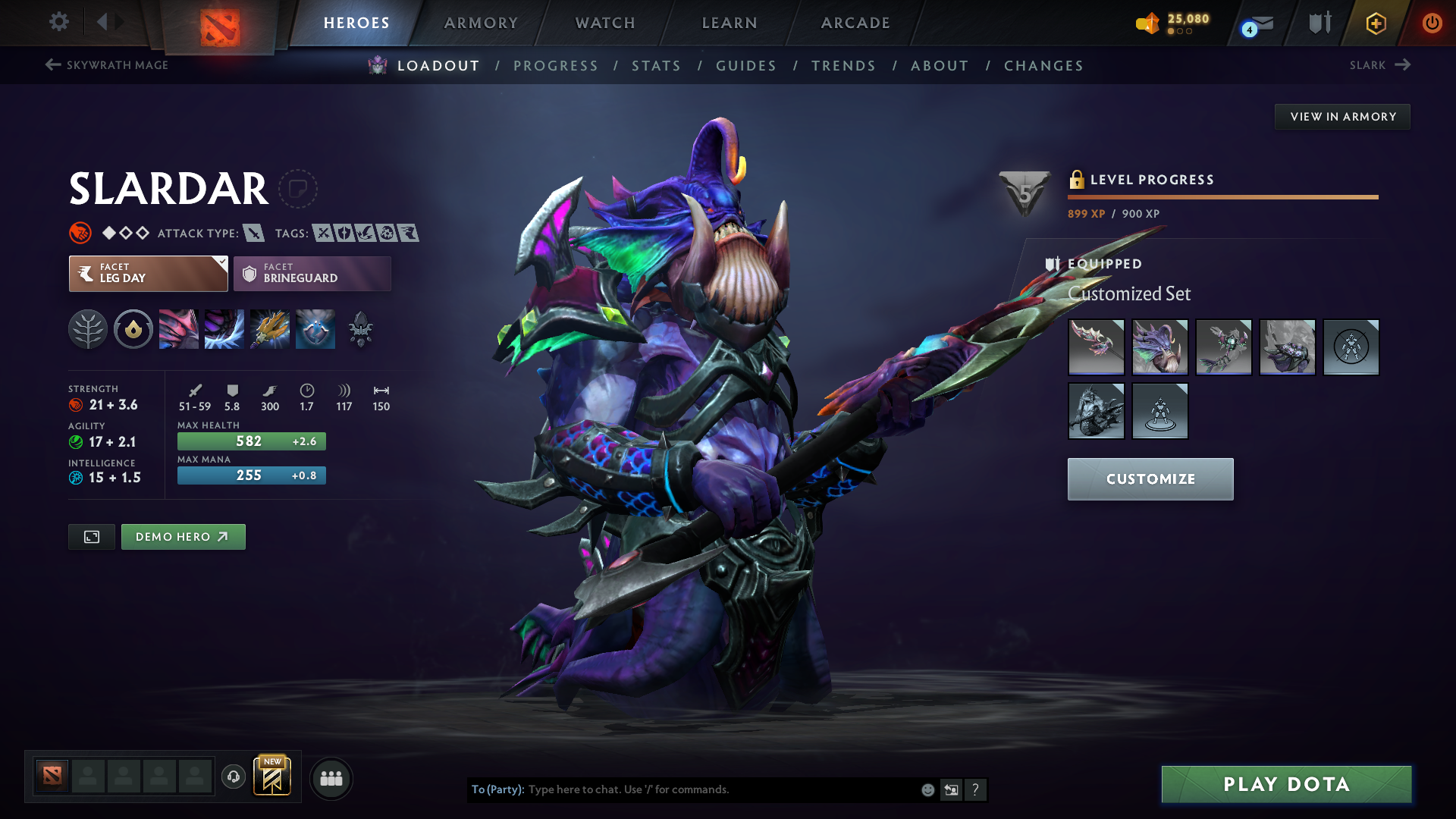Image resolution: width=1456 pixels, height=819 pixels.
Task: Click the CUSTOMIZE button under equipped items
Action: click(1150, 479)
